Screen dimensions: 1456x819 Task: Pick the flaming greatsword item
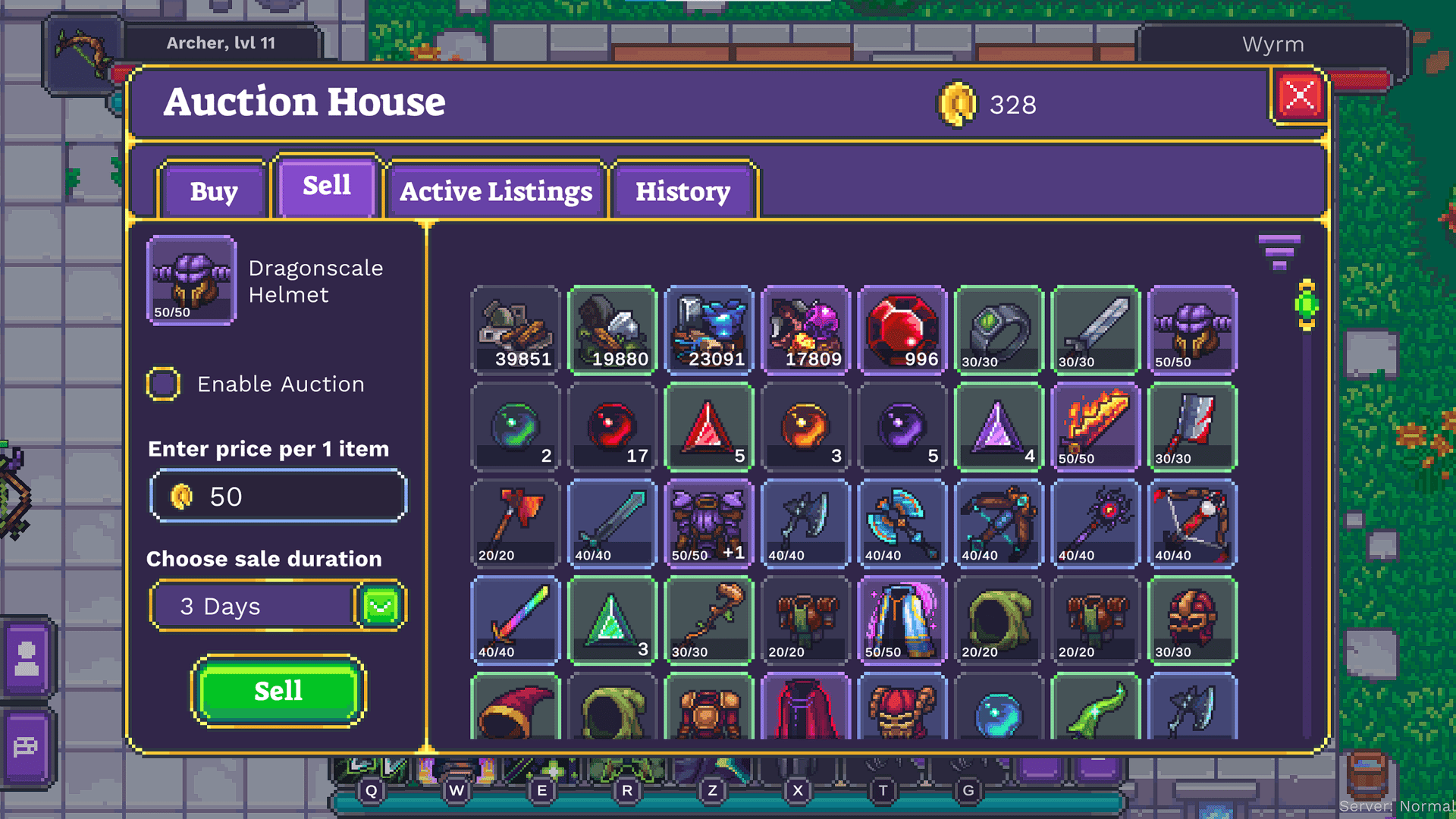point(1095,428)
